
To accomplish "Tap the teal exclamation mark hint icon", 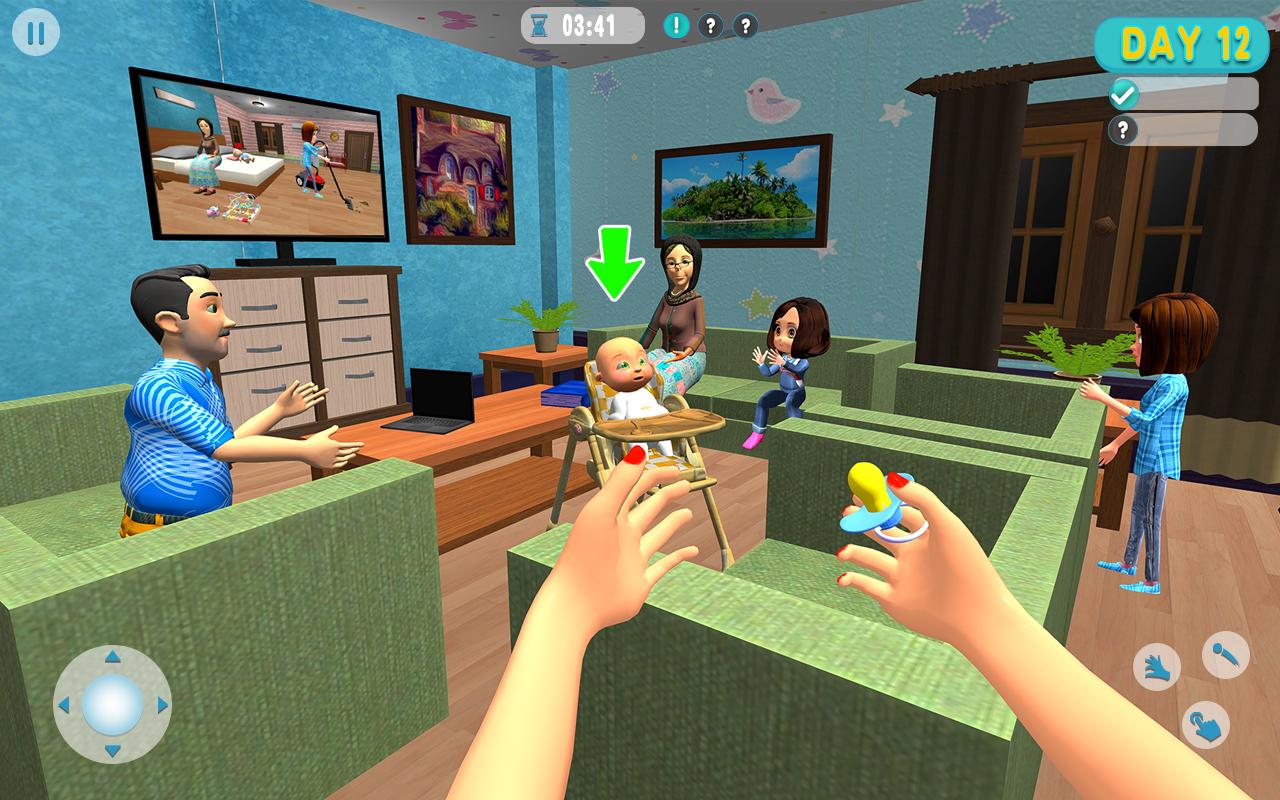I will click(676, 26).
